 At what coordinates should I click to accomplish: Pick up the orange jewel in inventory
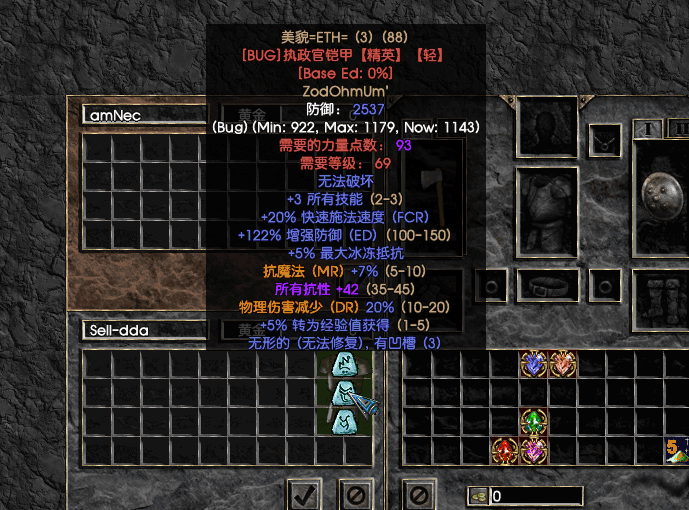pyautogui.click(x=562, y=363)
